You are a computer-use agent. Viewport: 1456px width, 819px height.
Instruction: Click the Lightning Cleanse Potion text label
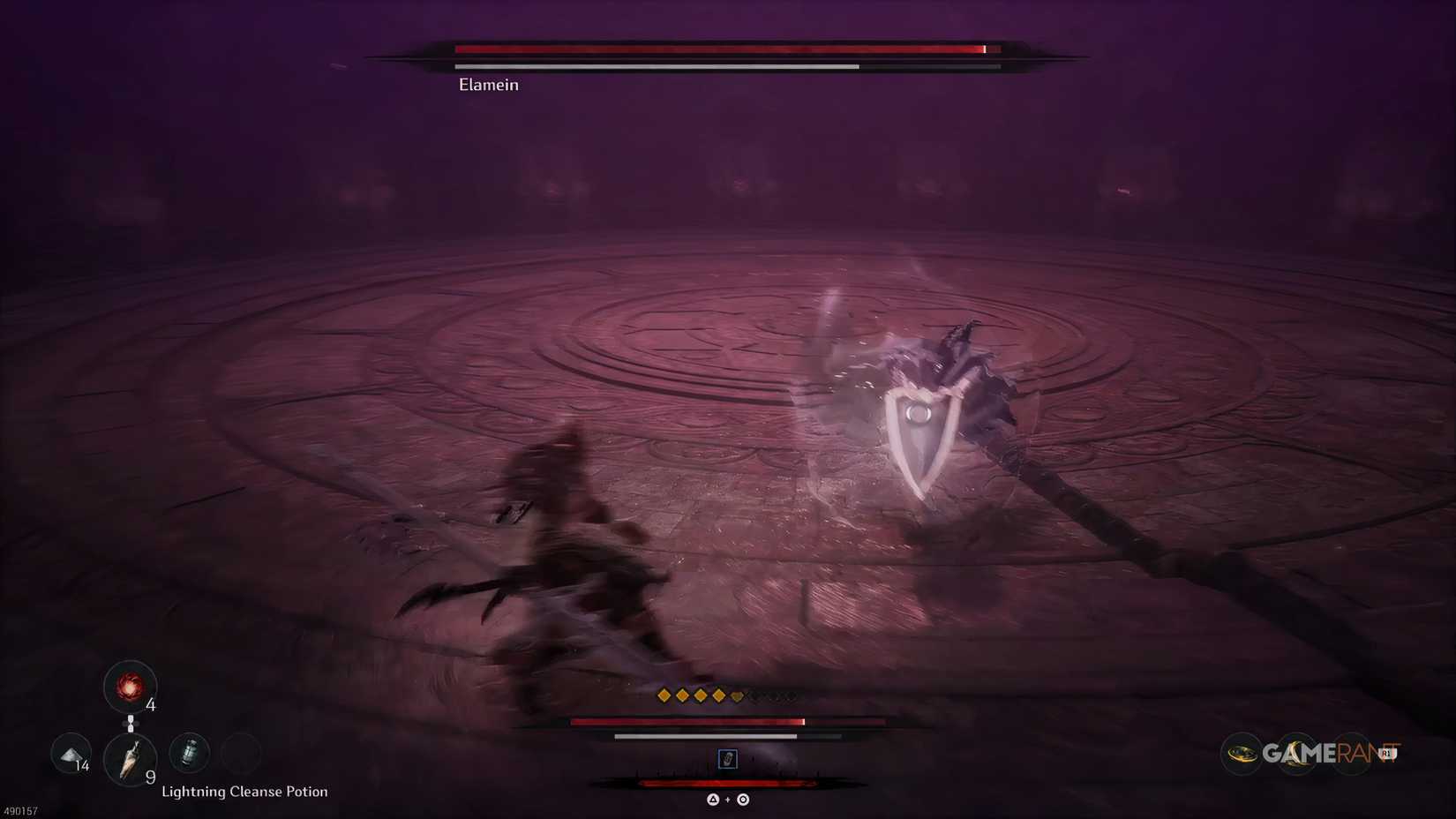tap(246, 792)
